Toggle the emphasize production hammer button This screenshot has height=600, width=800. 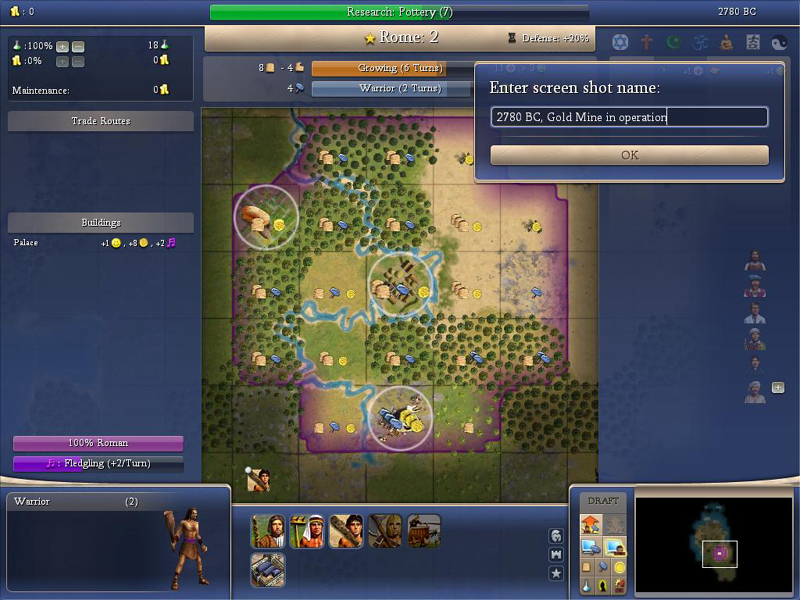(x=602, y=565)
